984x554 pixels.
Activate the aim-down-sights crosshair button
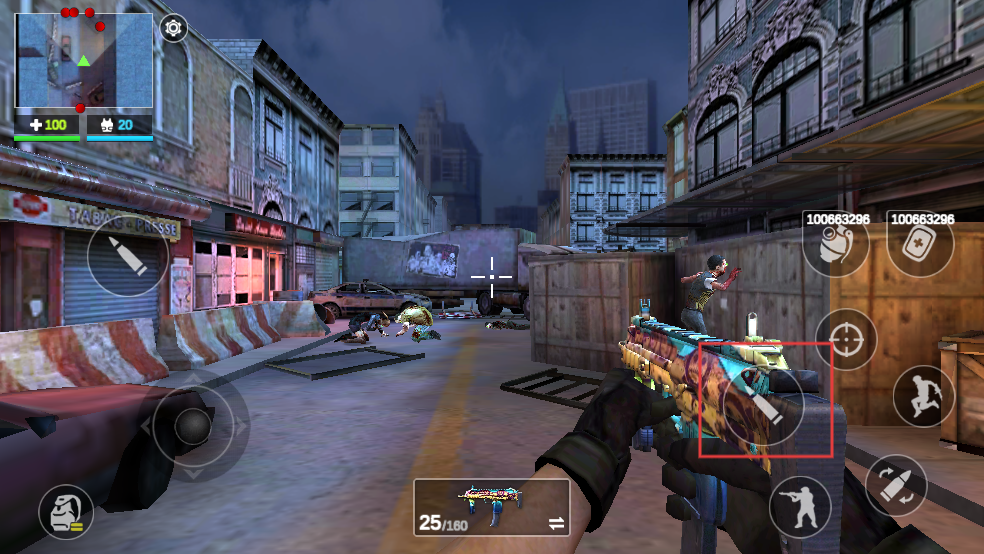tap(846, 340)
